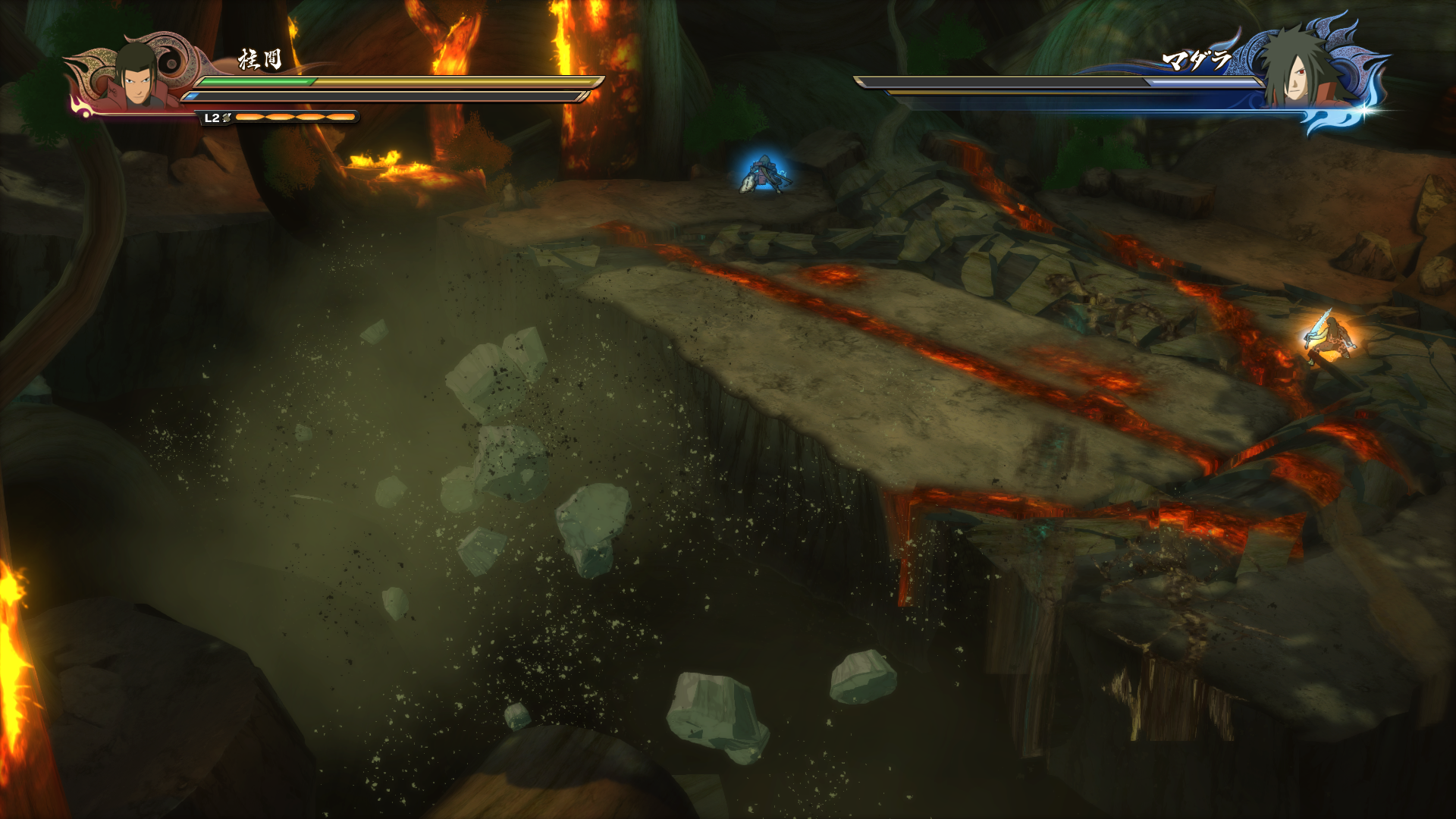This screenshot has height=819, width=1456.
Task: Click Hashirama's character portrait
Action: click(x=136, y=76)
